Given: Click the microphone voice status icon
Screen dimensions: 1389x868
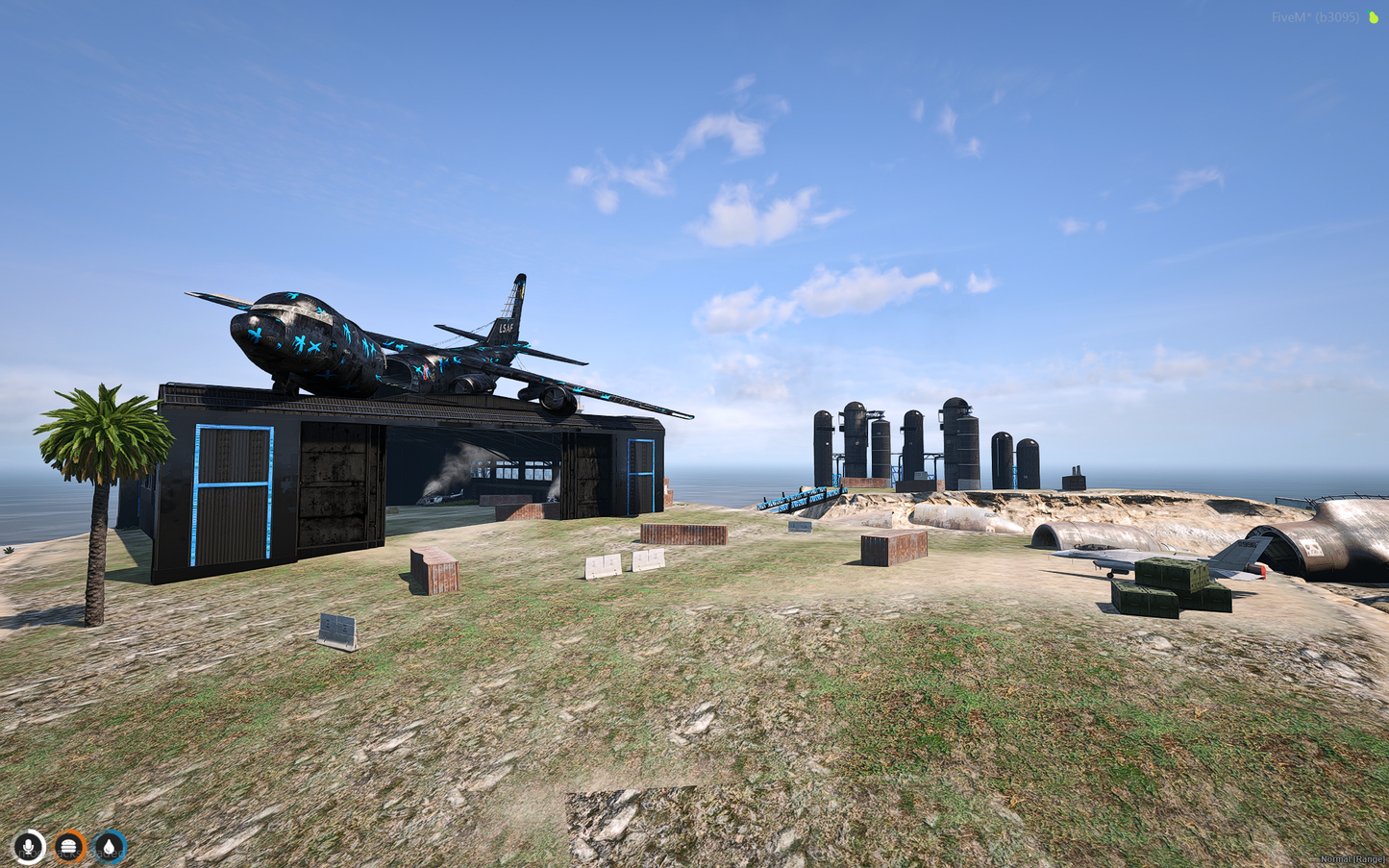Looking at the screenshot, I should [29, 847].
